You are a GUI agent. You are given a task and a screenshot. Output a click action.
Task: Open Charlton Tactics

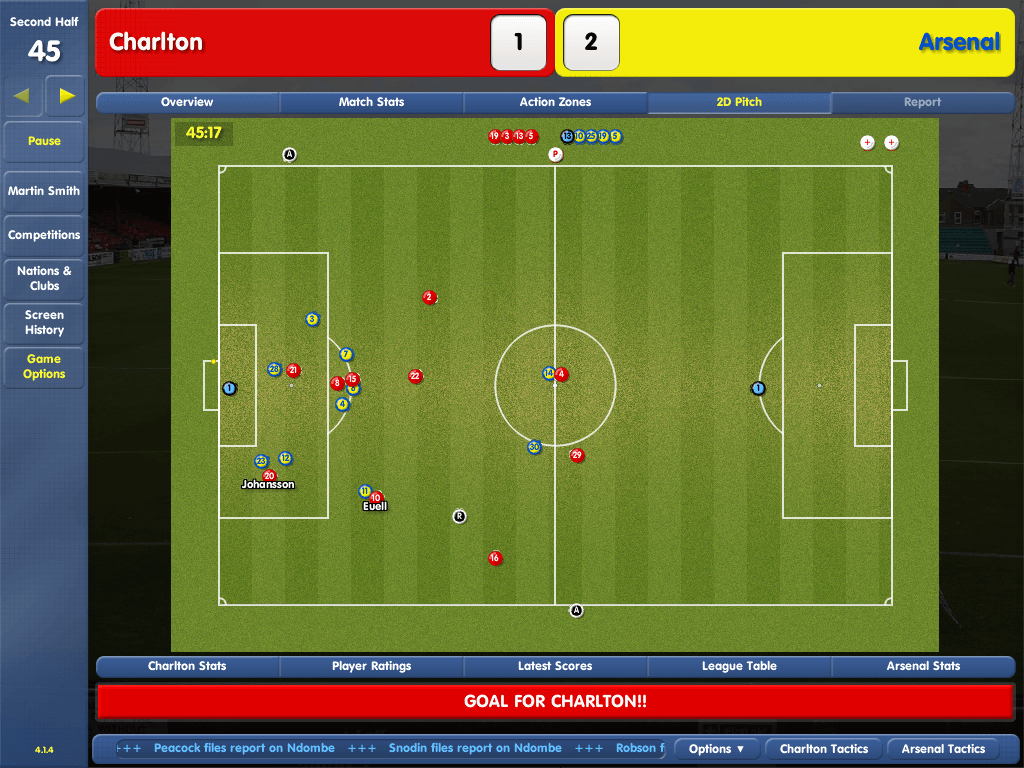coord(824,749)
